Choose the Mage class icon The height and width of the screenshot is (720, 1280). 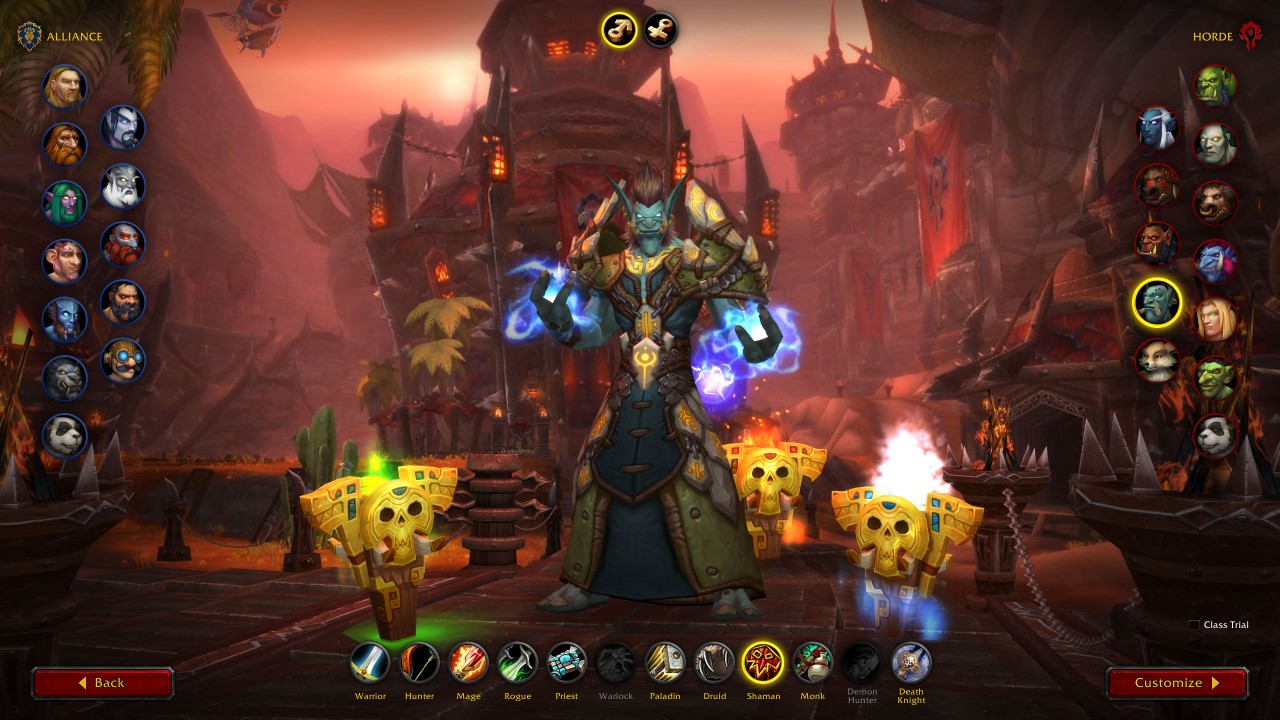tap(468, 662)
